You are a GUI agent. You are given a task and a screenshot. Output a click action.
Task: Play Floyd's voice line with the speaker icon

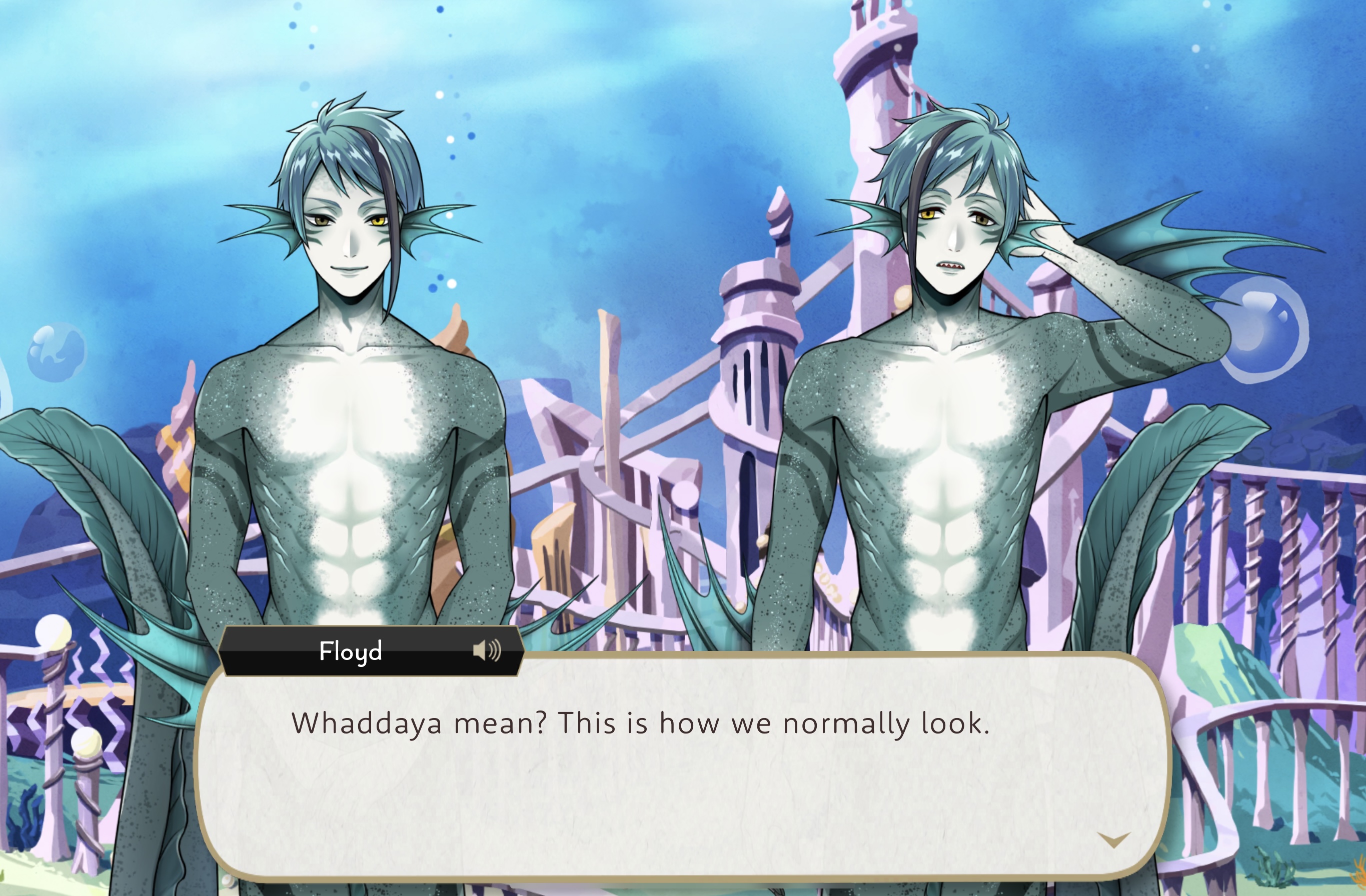(487, 650)
